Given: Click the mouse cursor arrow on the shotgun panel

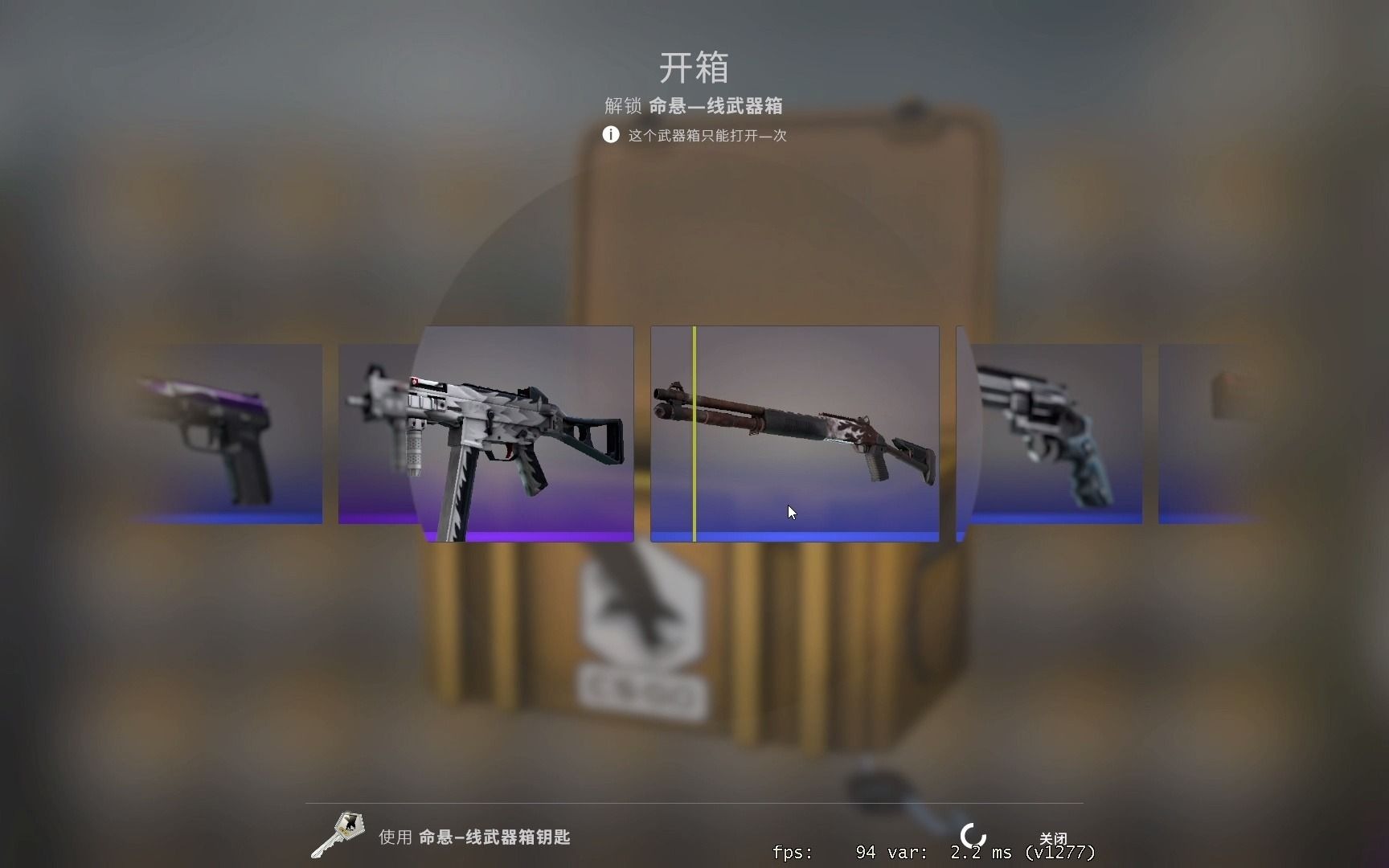Looking at the screenshot, I should point(790,511).
